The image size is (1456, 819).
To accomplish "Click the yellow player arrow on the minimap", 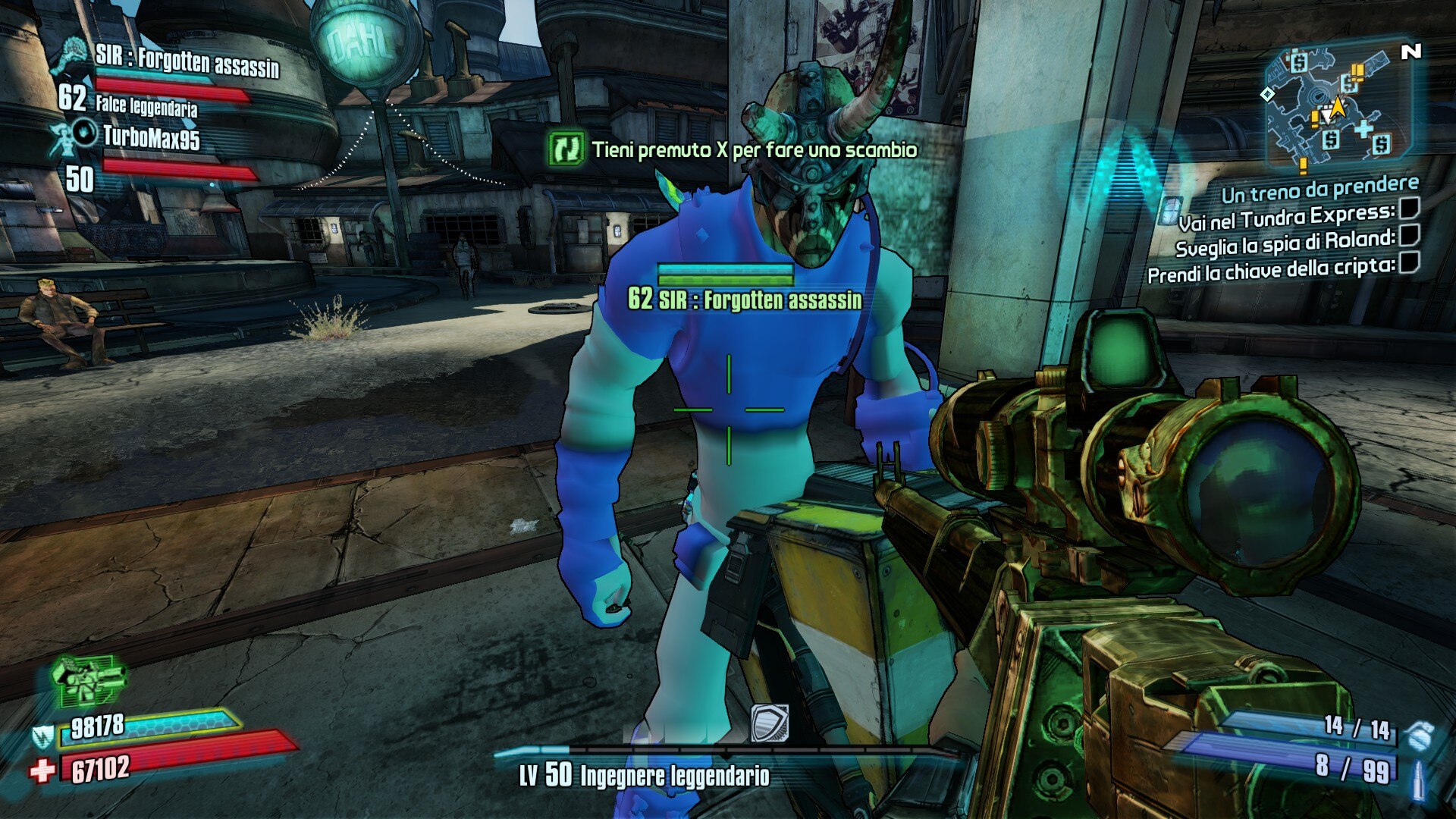I will click(x=1338, y=107).
